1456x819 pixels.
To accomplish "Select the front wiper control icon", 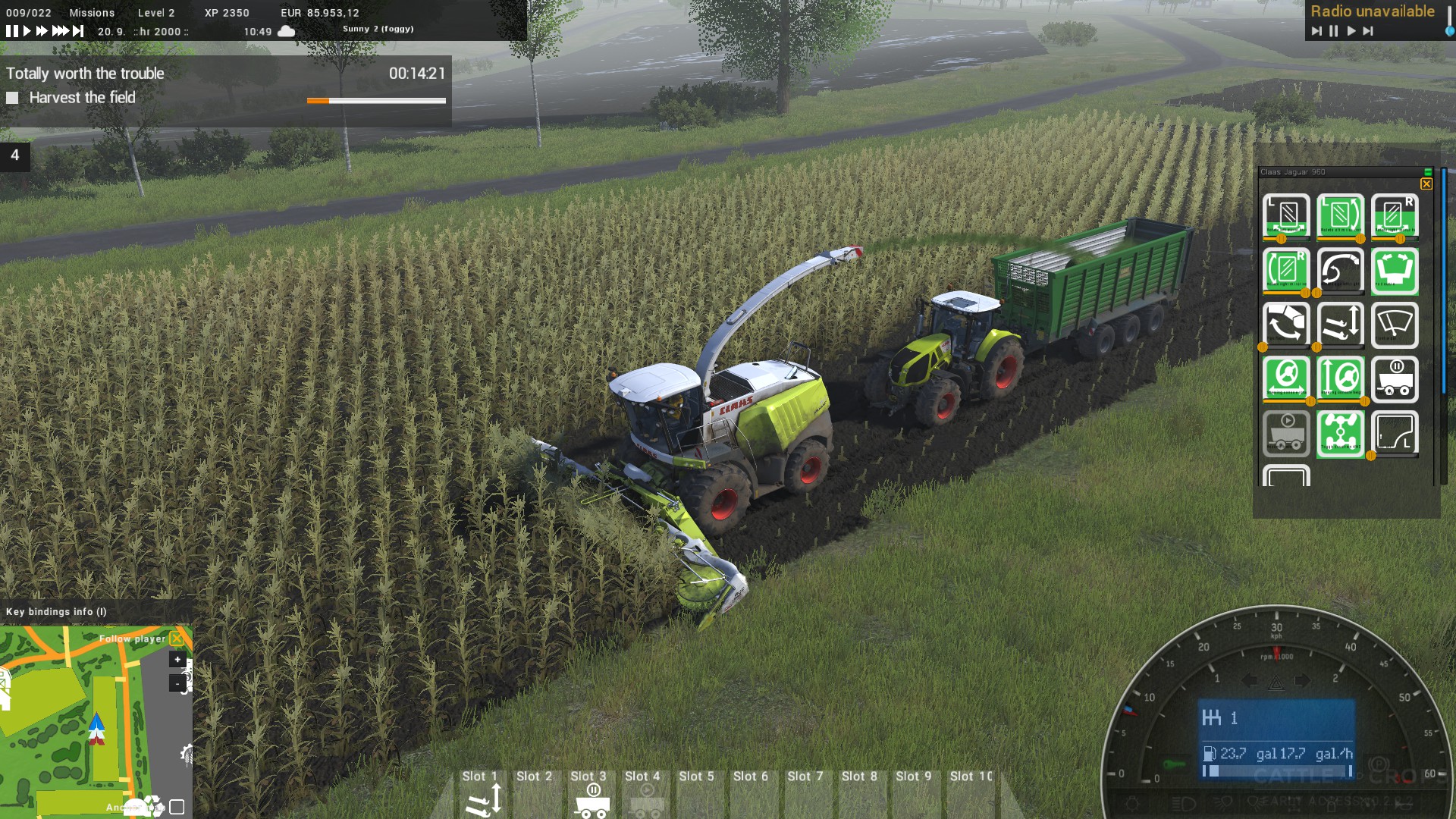I will pyautogui.click(x=1395, y=325).
